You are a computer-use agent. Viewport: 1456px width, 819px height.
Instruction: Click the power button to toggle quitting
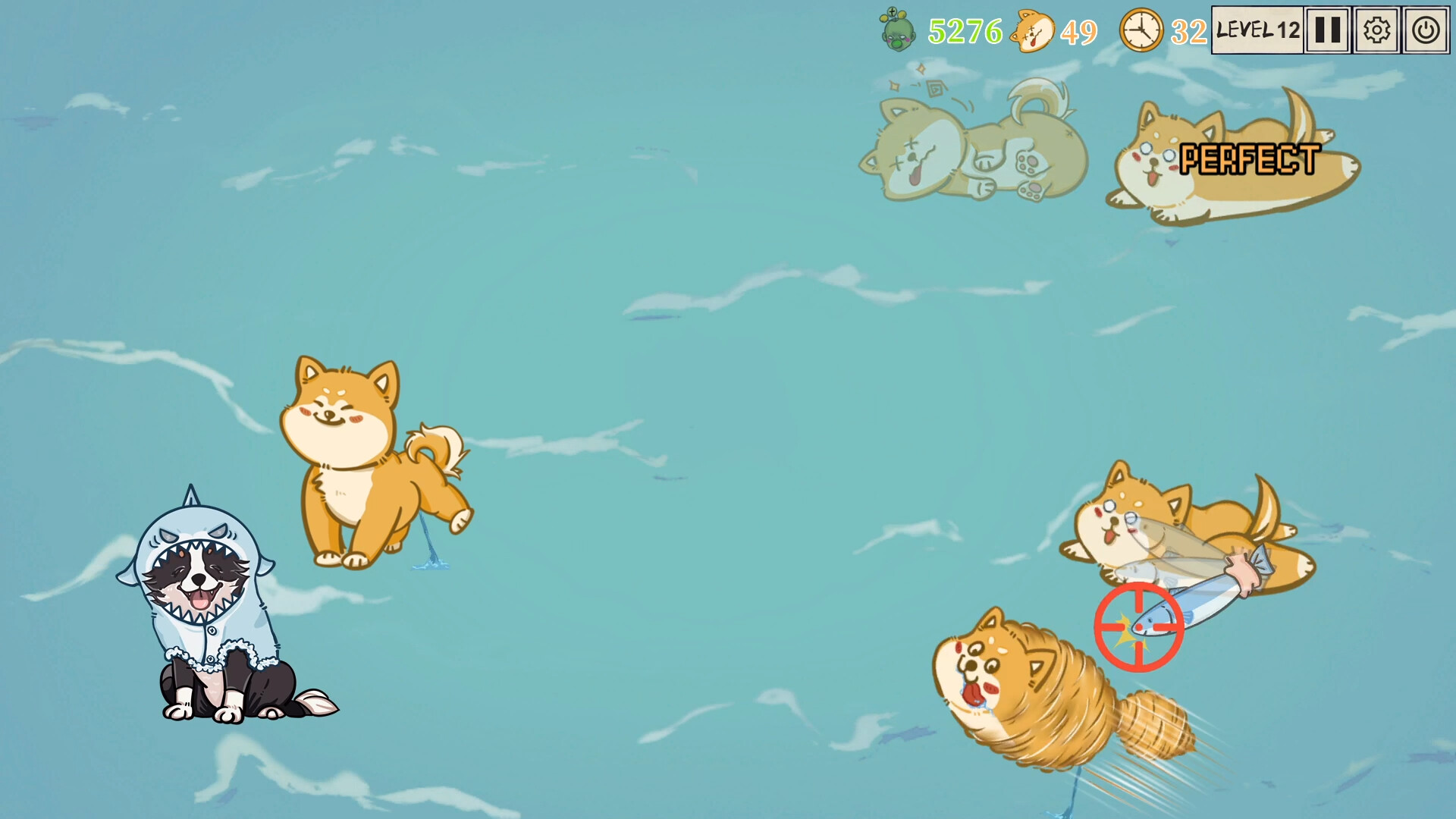(1425, 31)
